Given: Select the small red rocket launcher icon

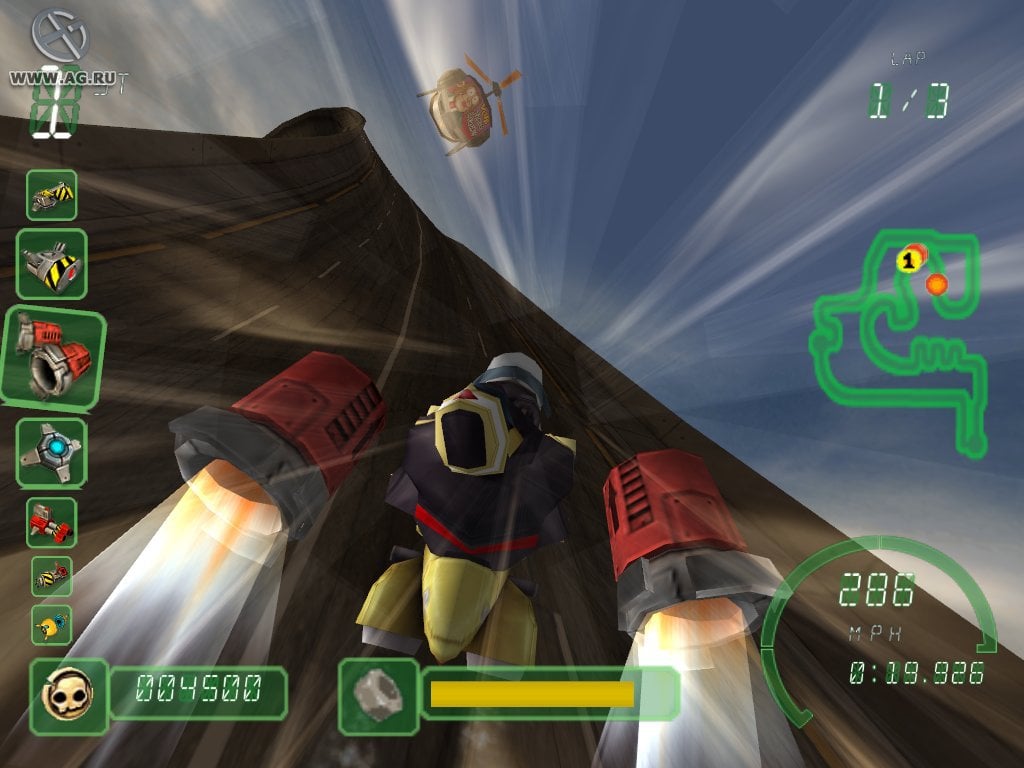Looking at the screenshot, I should (51, 522).
